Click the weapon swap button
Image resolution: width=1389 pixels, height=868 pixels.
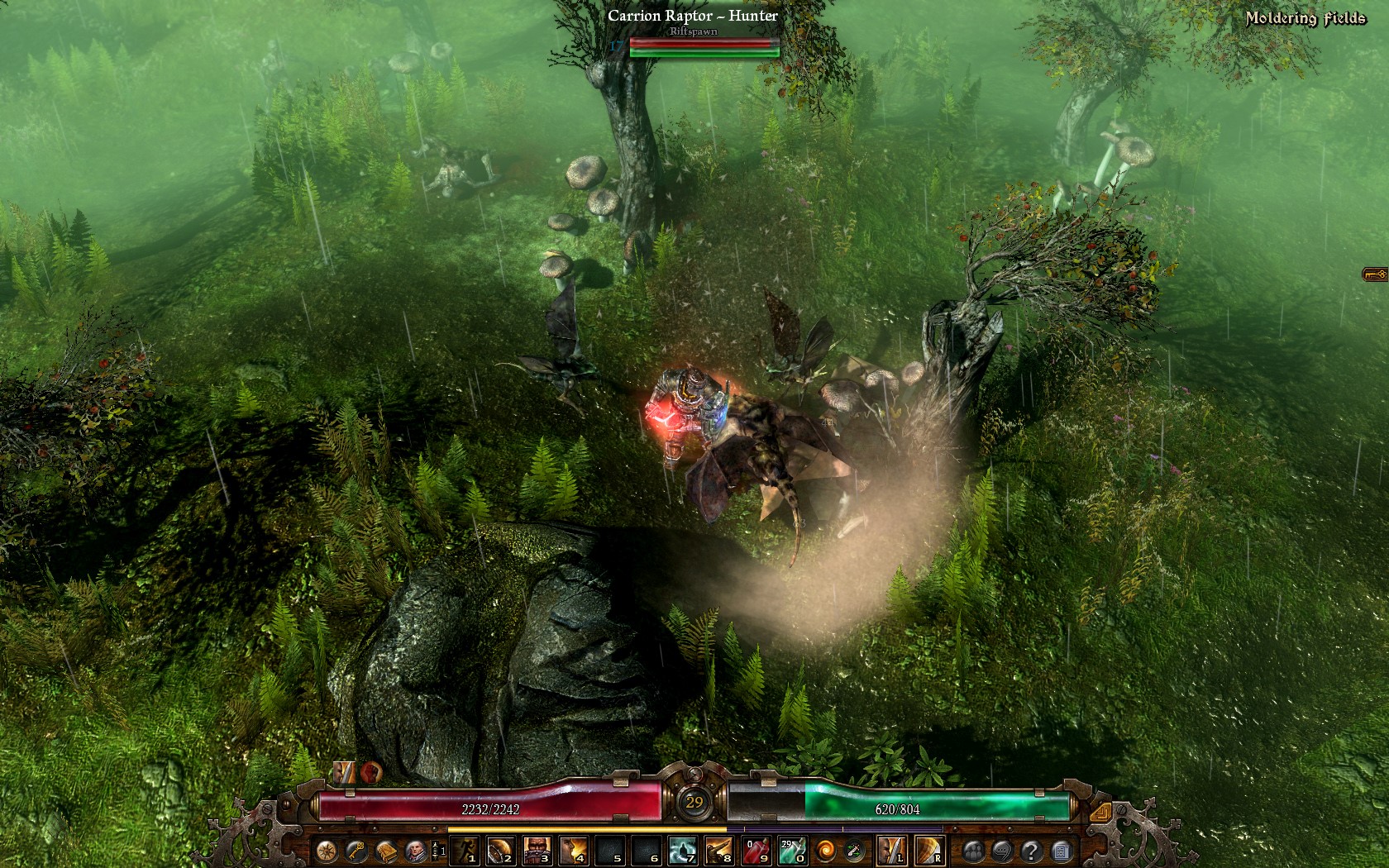tap(855, 850)
